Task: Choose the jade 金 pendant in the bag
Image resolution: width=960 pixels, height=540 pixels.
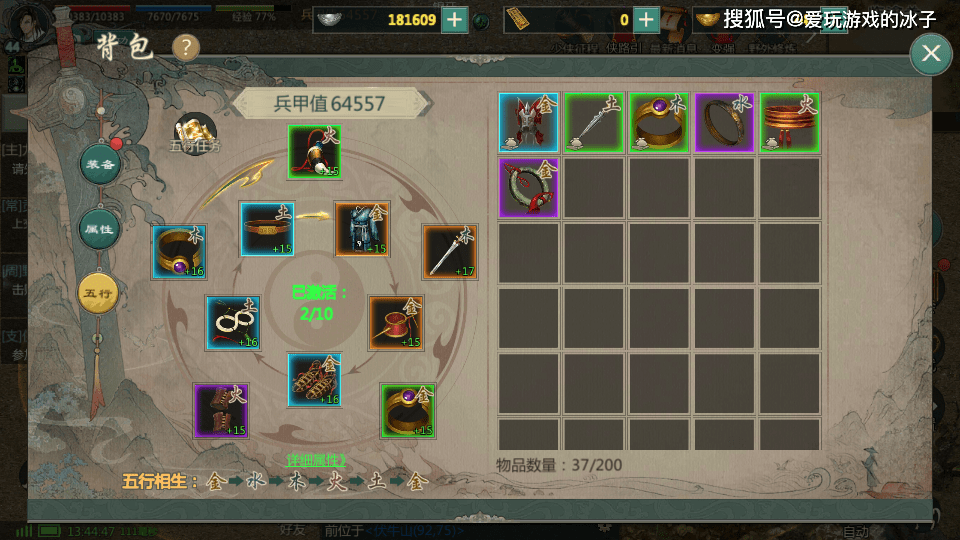Action: (x=528, y=187)
